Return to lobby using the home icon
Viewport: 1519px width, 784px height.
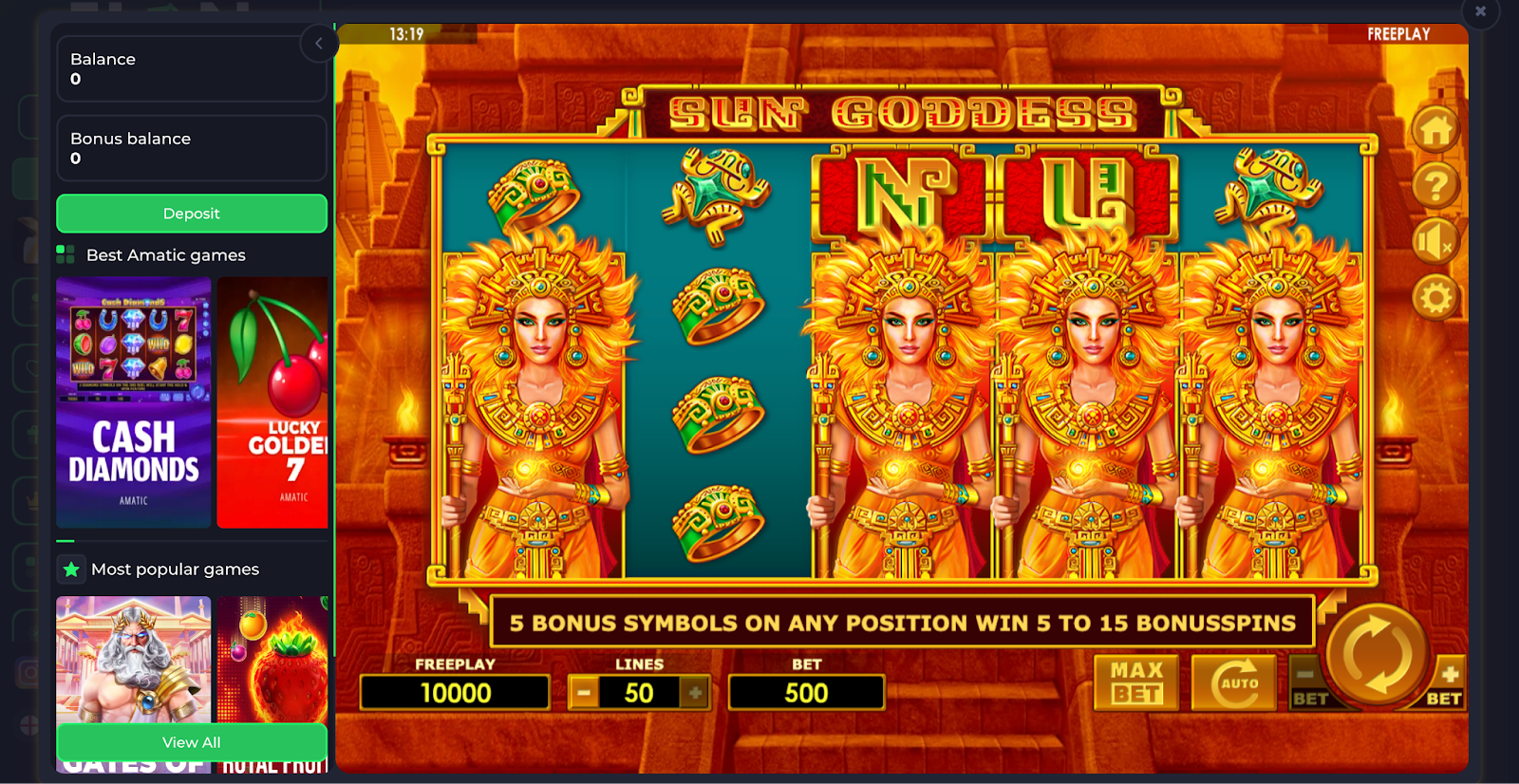[1436, 128]
